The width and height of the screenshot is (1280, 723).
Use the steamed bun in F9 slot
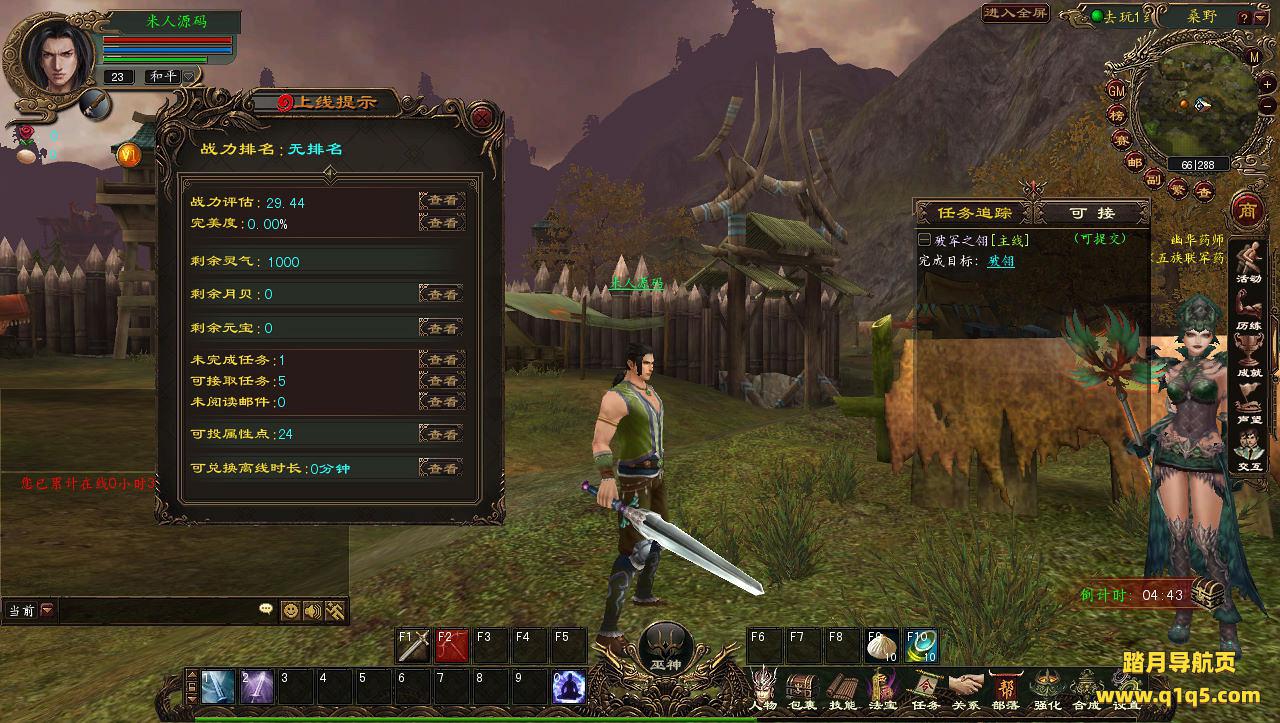(x=882, y=645)
